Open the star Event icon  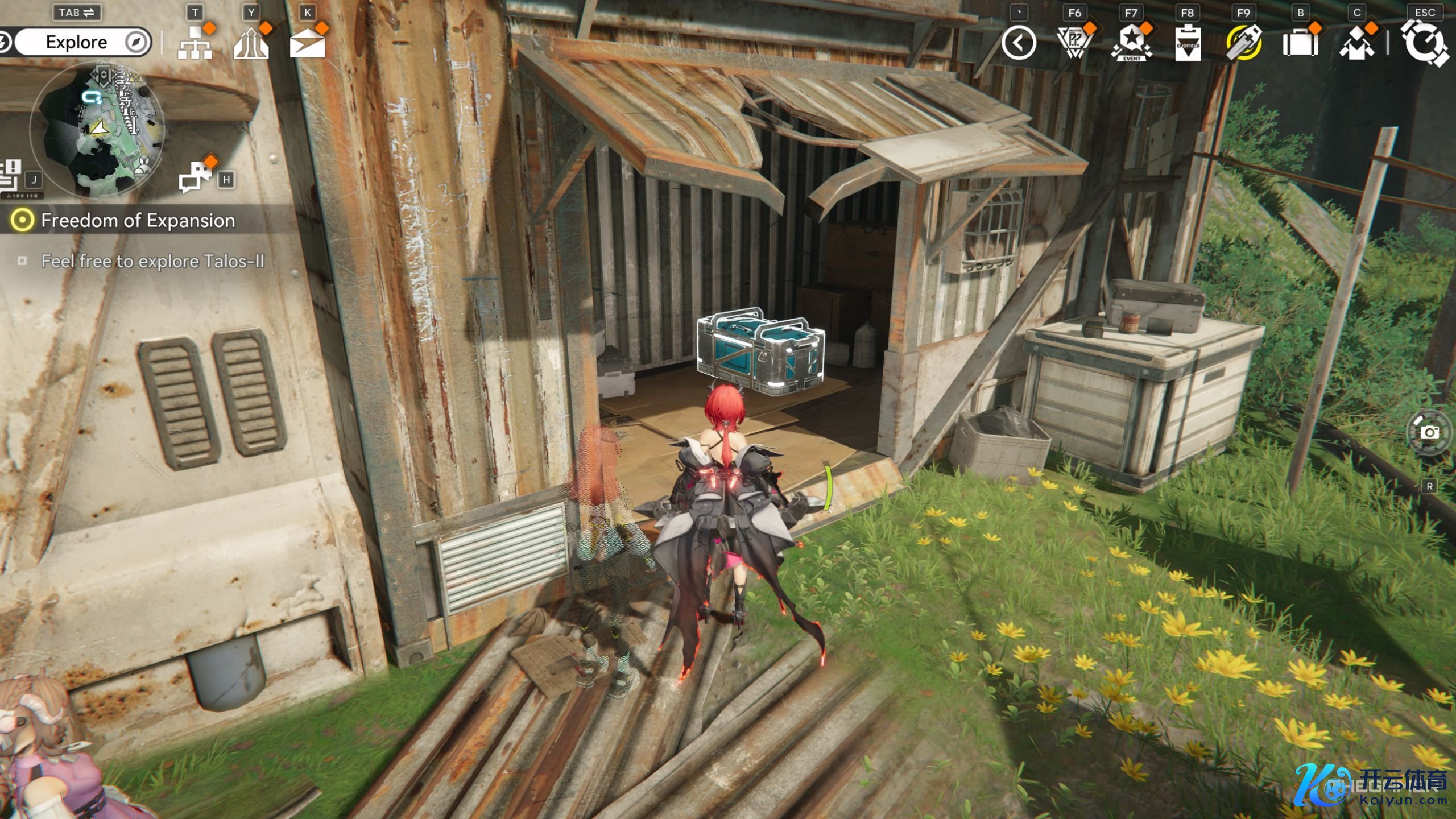pos(1131,43)
